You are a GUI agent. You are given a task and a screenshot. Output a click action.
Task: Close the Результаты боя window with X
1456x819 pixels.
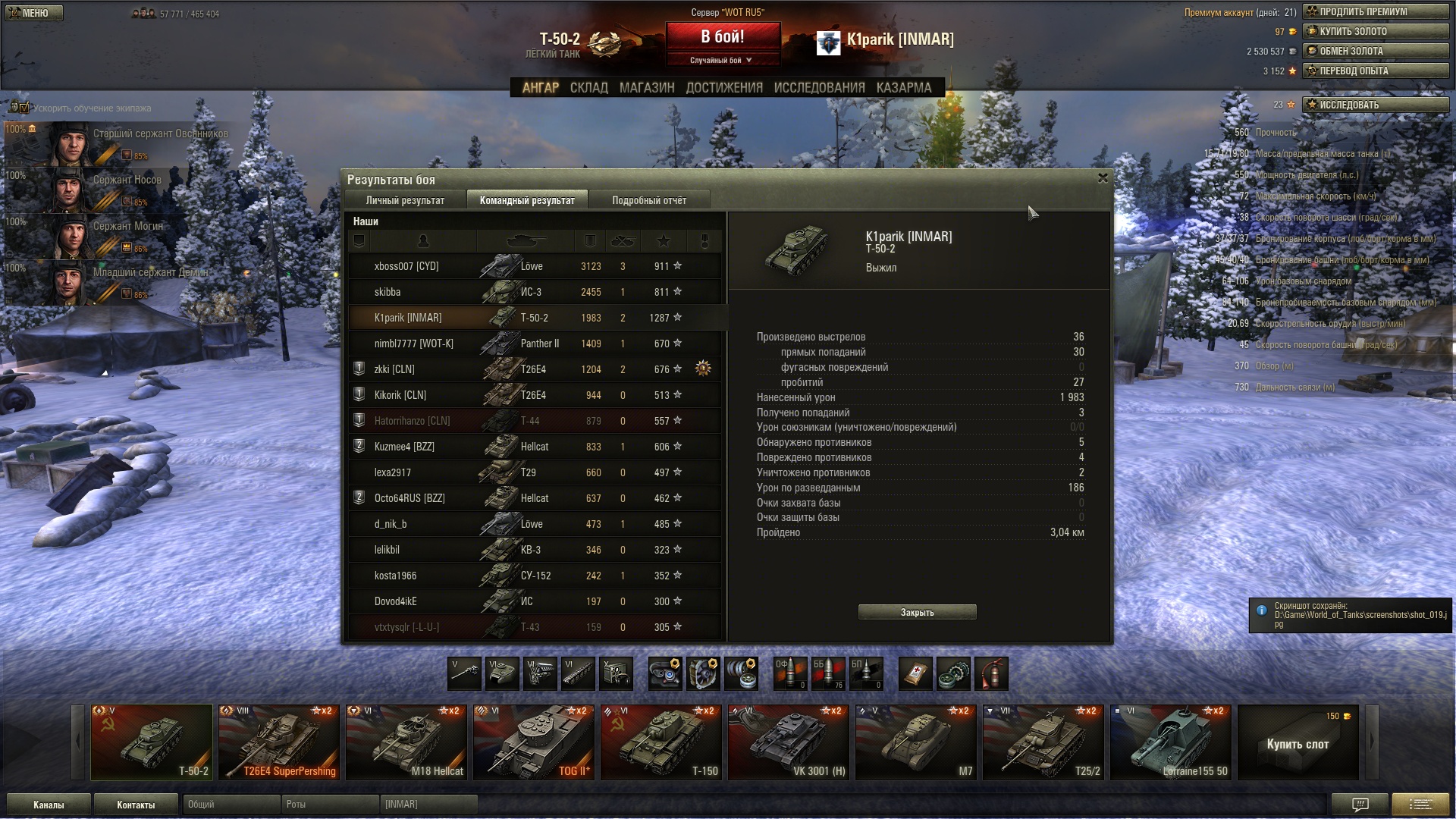1103,178
